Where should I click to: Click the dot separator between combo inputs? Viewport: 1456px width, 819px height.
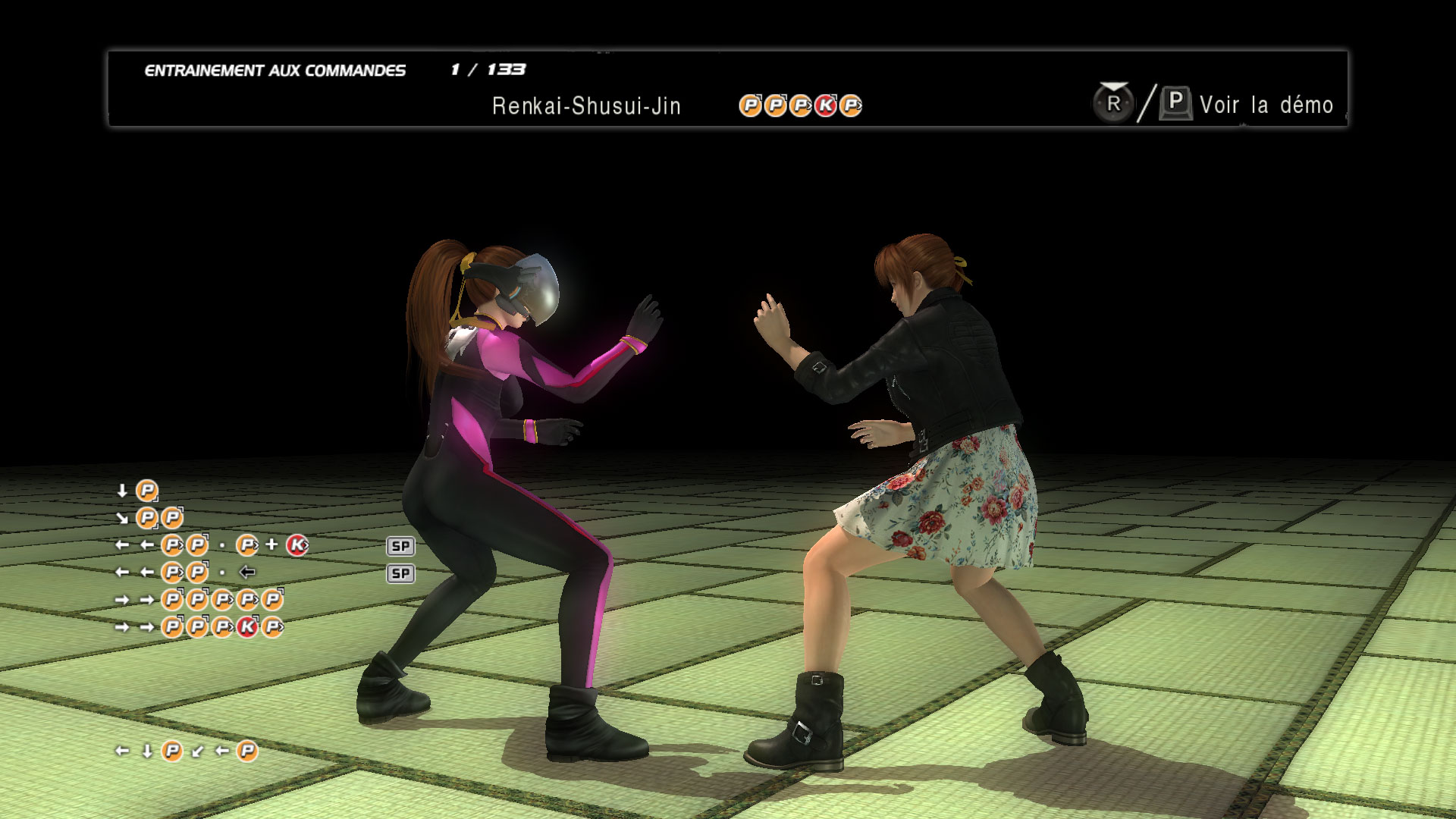[x=222, y=545]
